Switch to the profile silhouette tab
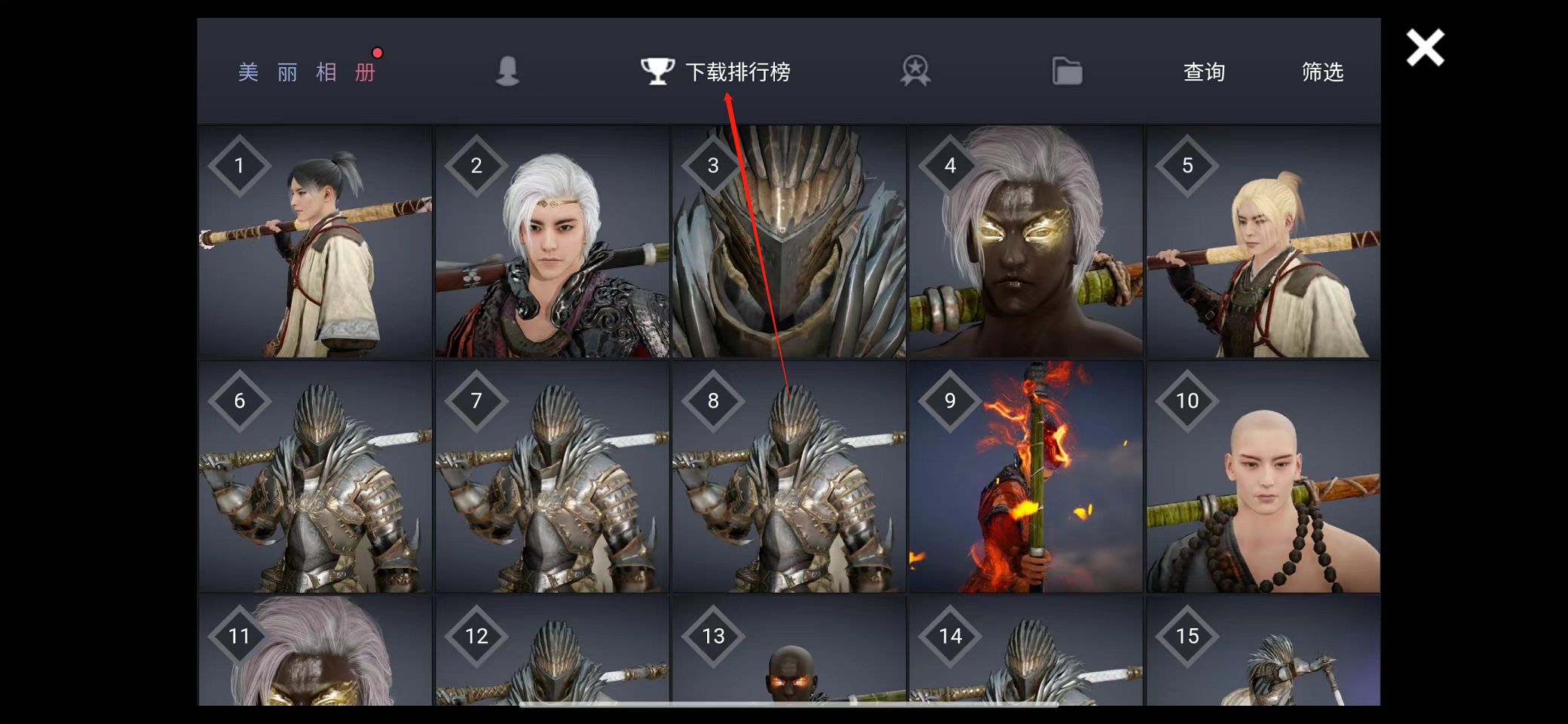This screenshot has width=1568, height=724. pos(507,72)
